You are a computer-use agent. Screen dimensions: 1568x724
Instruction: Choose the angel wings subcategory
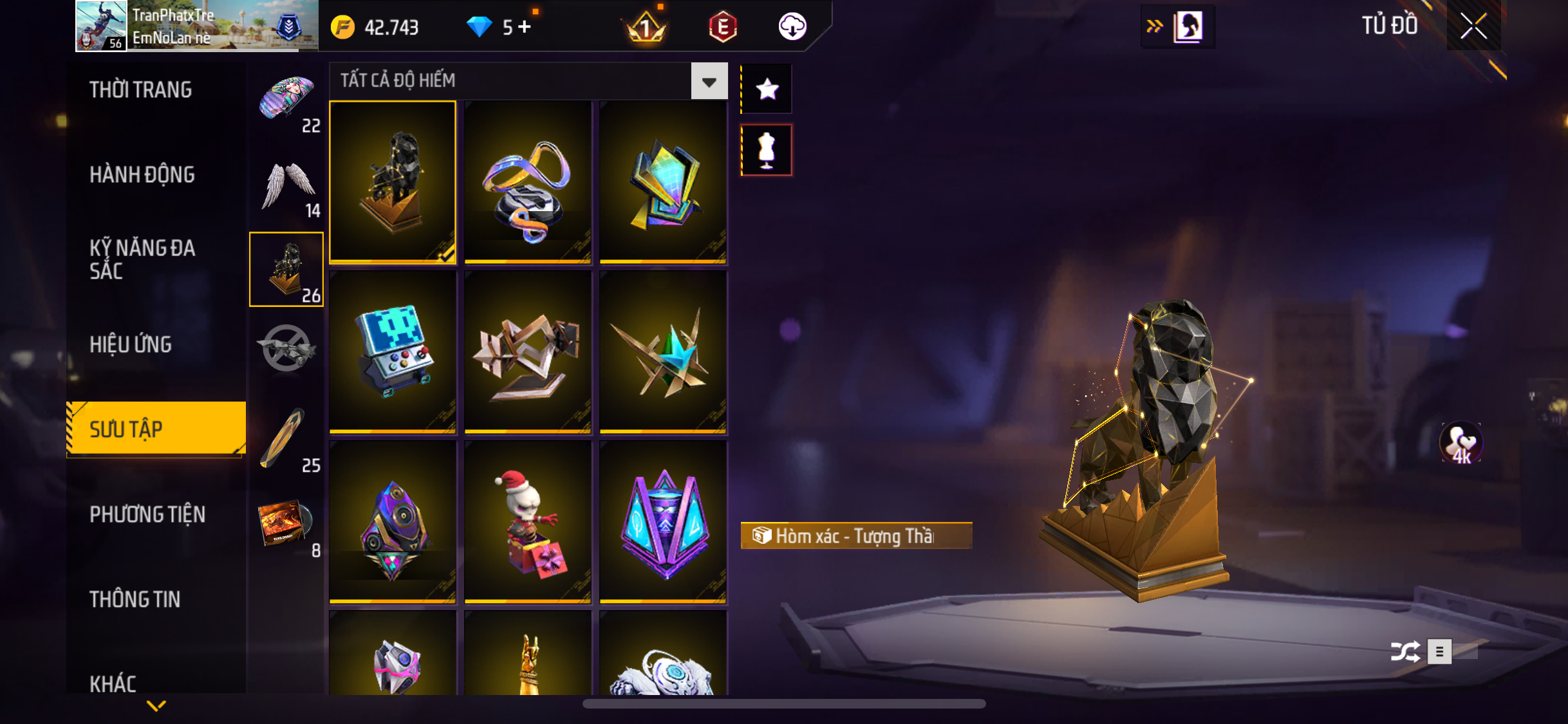tap(286, 186)
